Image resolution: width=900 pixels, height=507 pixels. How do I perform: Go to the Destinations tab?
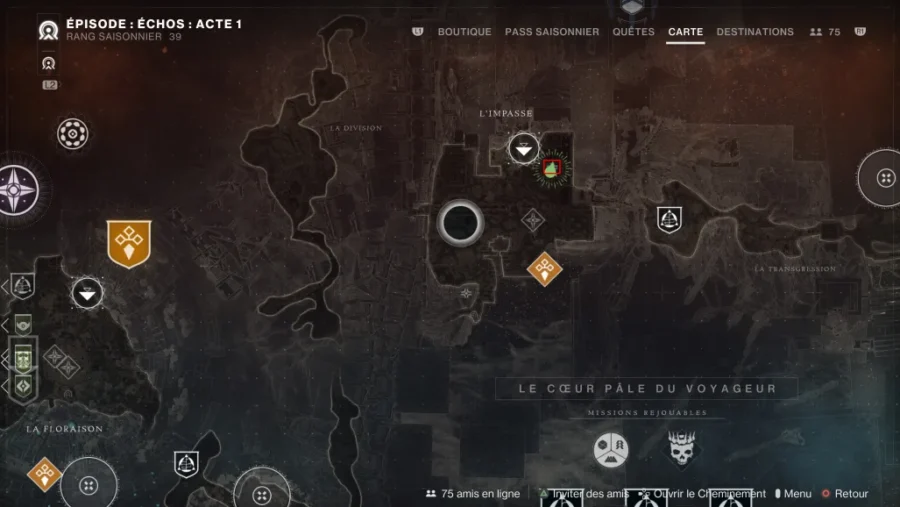coord(755,32)
